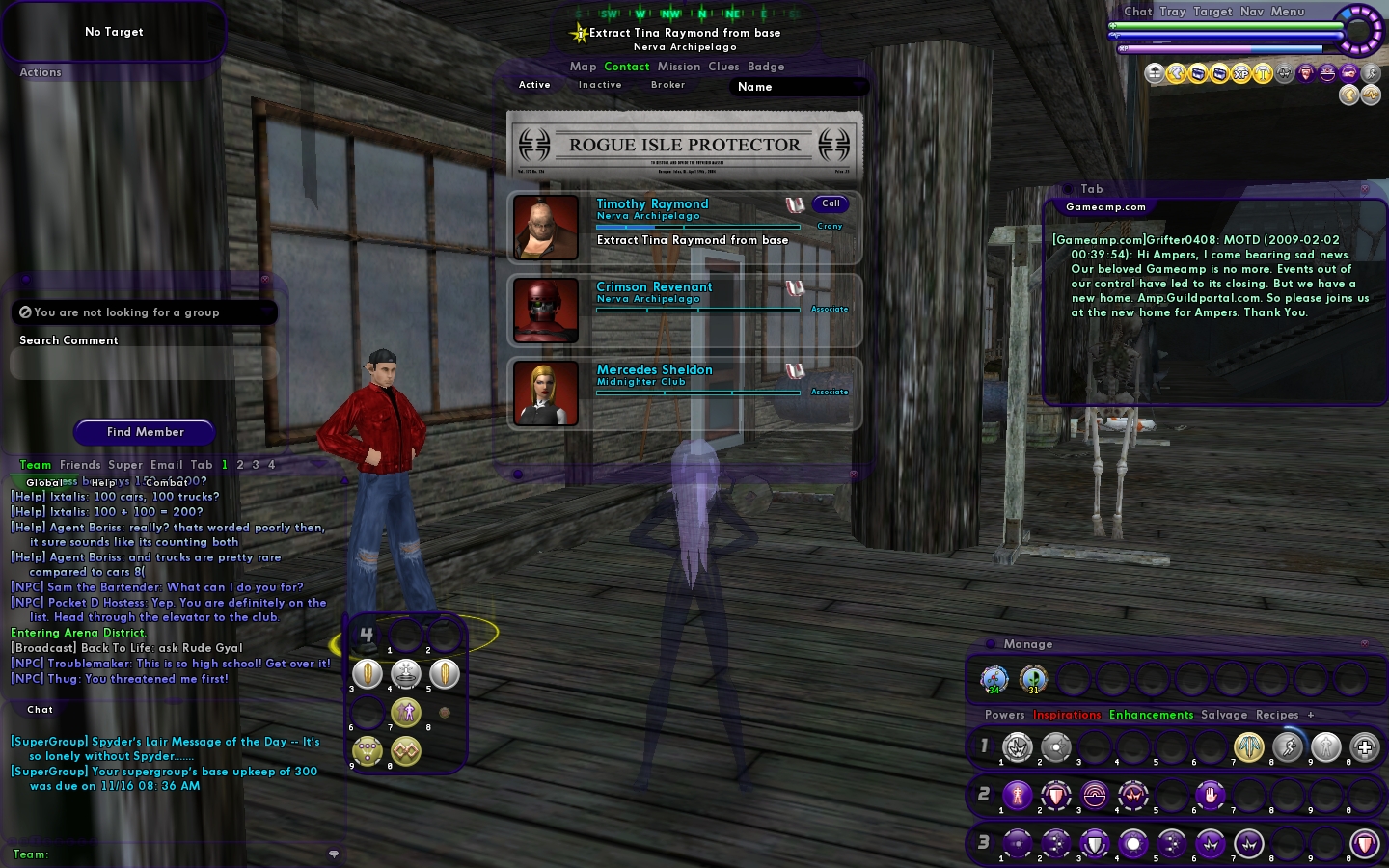Show the Clues tab
The image size is (1389, 868).
click(723, 67)
